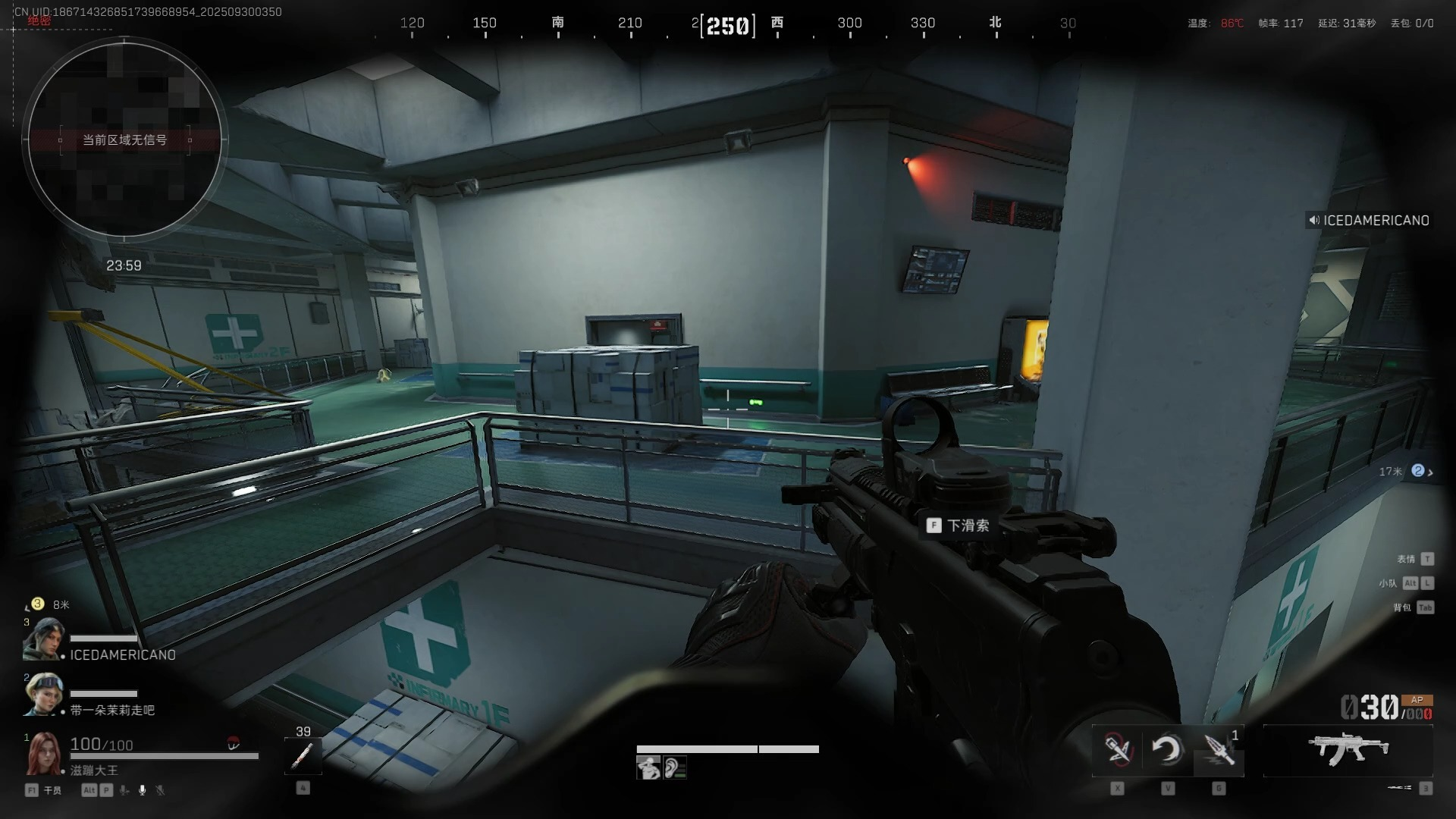The image size is (1456, 819).
Task: Activate the crossed-out syringe ability icon
Action: 1117,750
